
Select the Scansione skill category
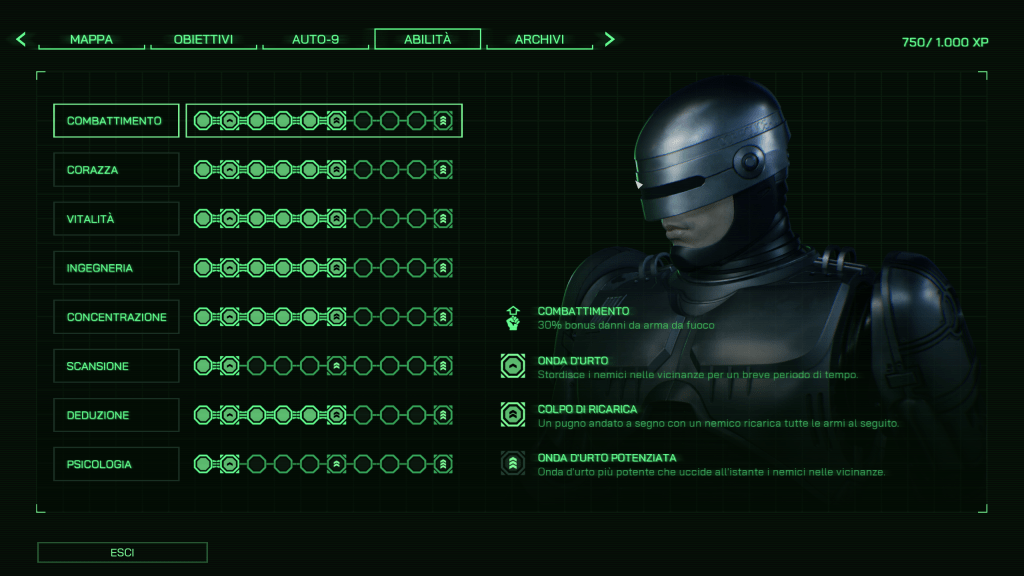click(116, 366)
